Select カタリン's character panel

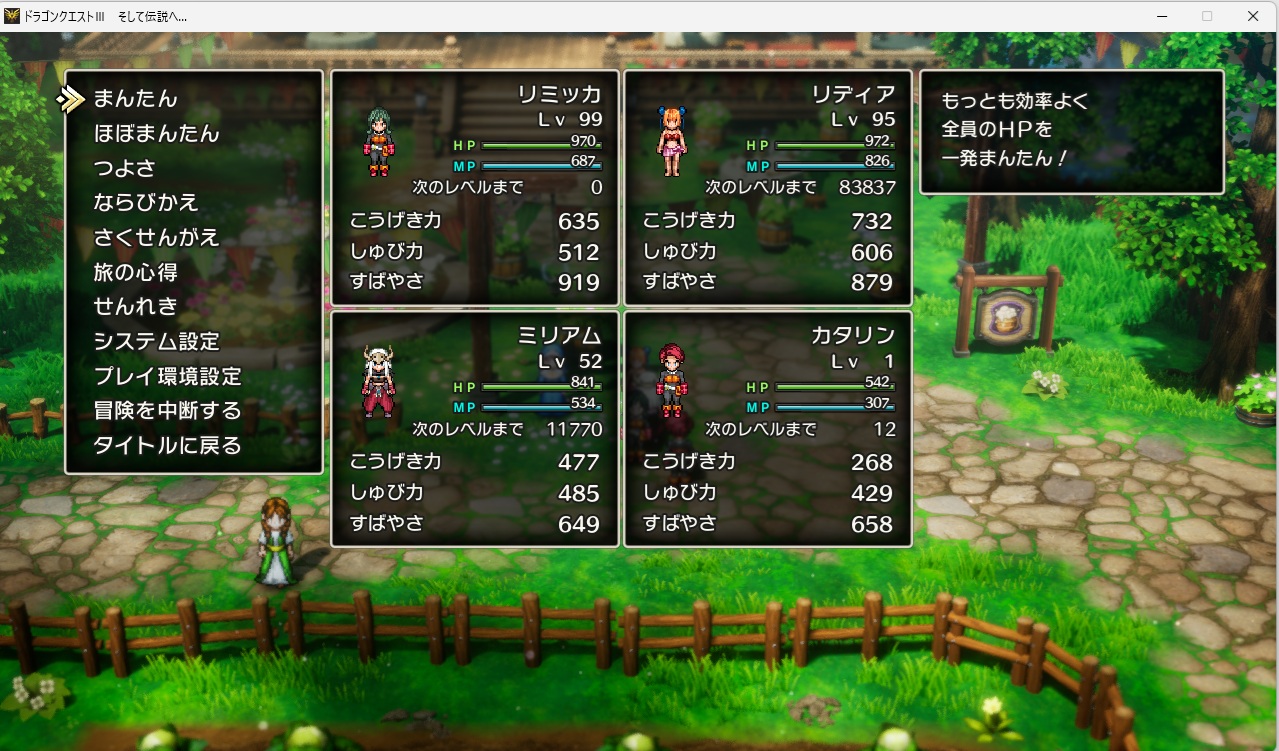coord(767,429)
